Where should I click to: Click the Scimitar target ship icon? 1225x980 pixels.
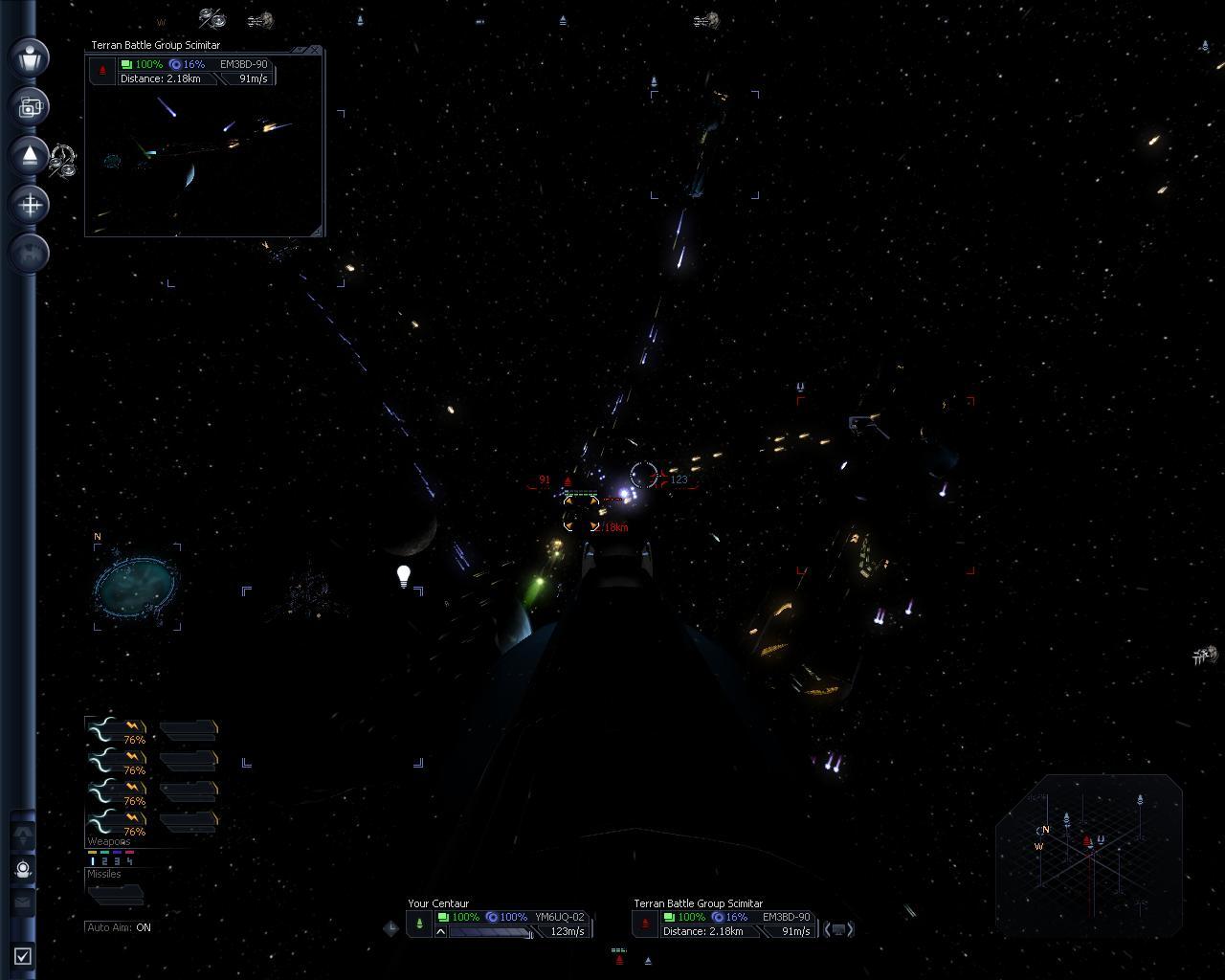point(645,924)
